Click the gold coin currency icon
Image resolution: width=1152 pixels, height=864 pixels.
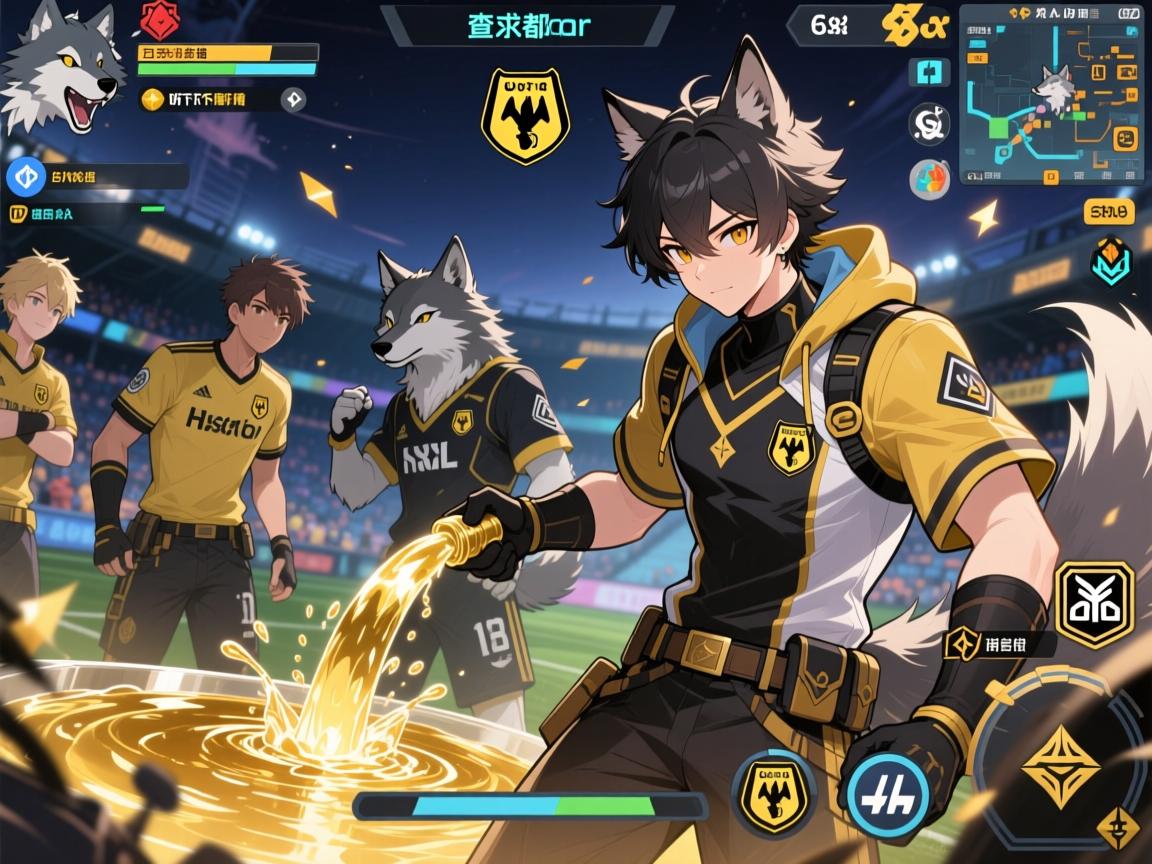[152, 99]
